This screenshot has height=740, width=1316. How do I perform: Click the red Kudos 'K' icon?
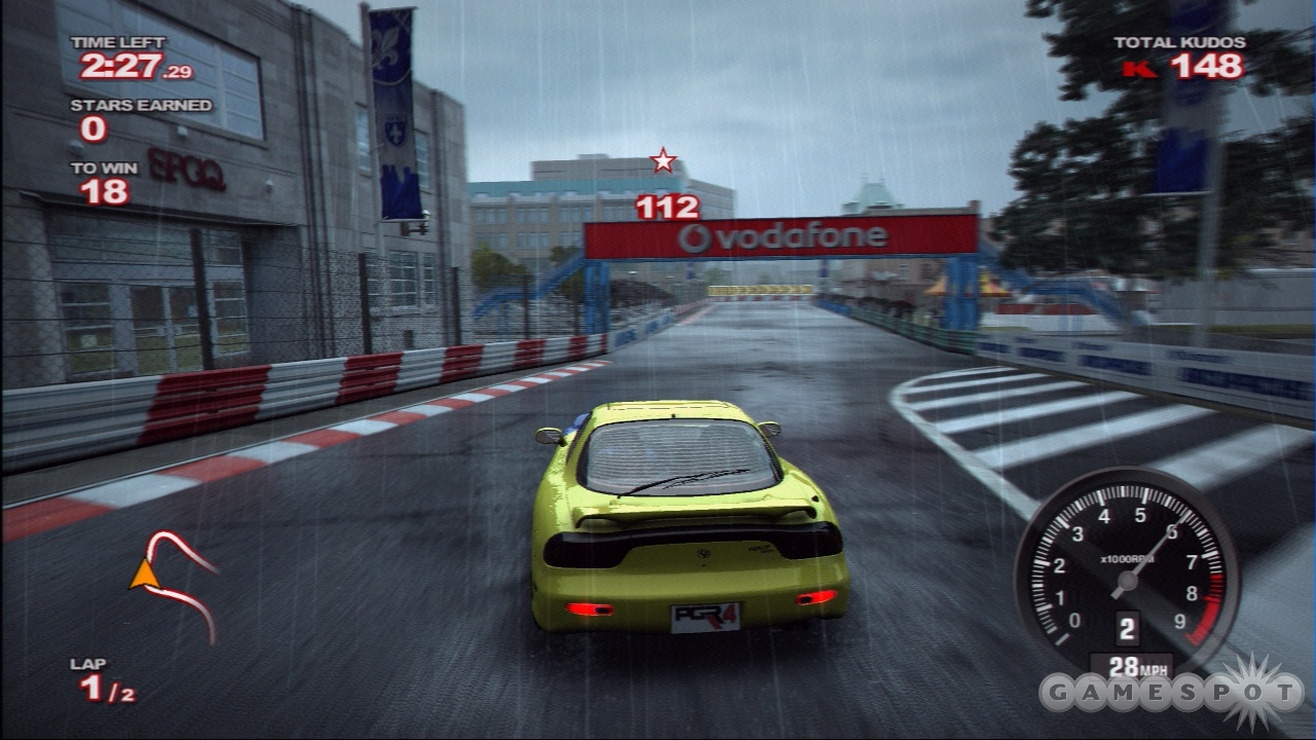[x=1137, y=70]
